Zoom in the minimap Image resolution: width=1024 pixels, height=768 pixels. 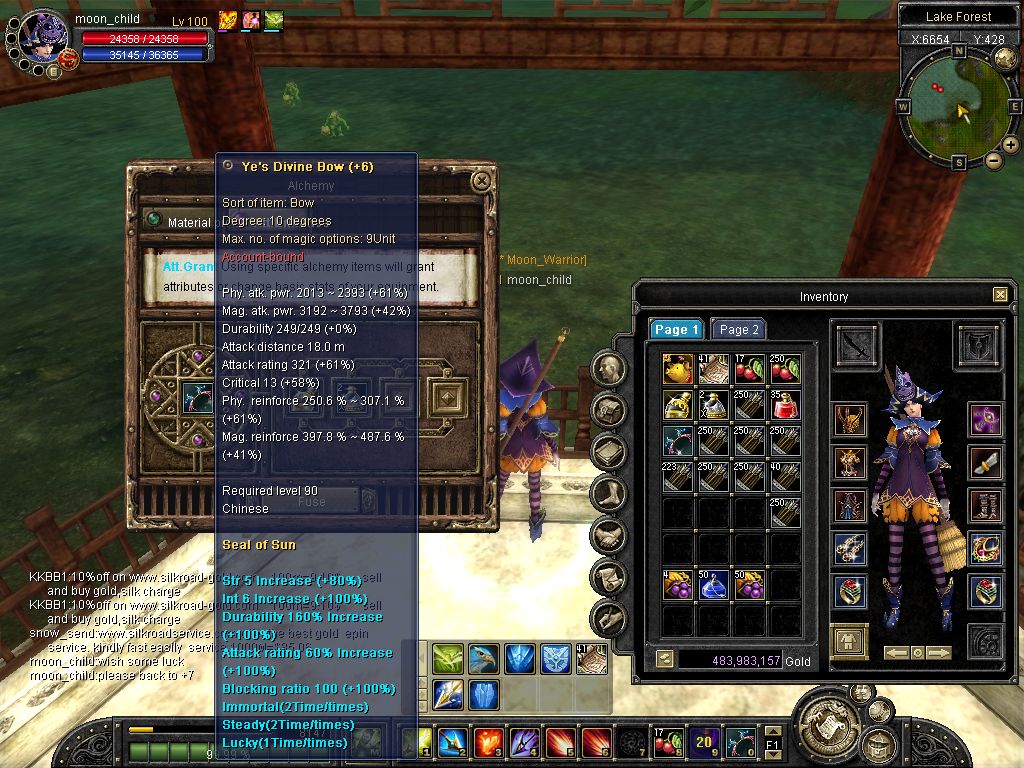(1011, 145)
